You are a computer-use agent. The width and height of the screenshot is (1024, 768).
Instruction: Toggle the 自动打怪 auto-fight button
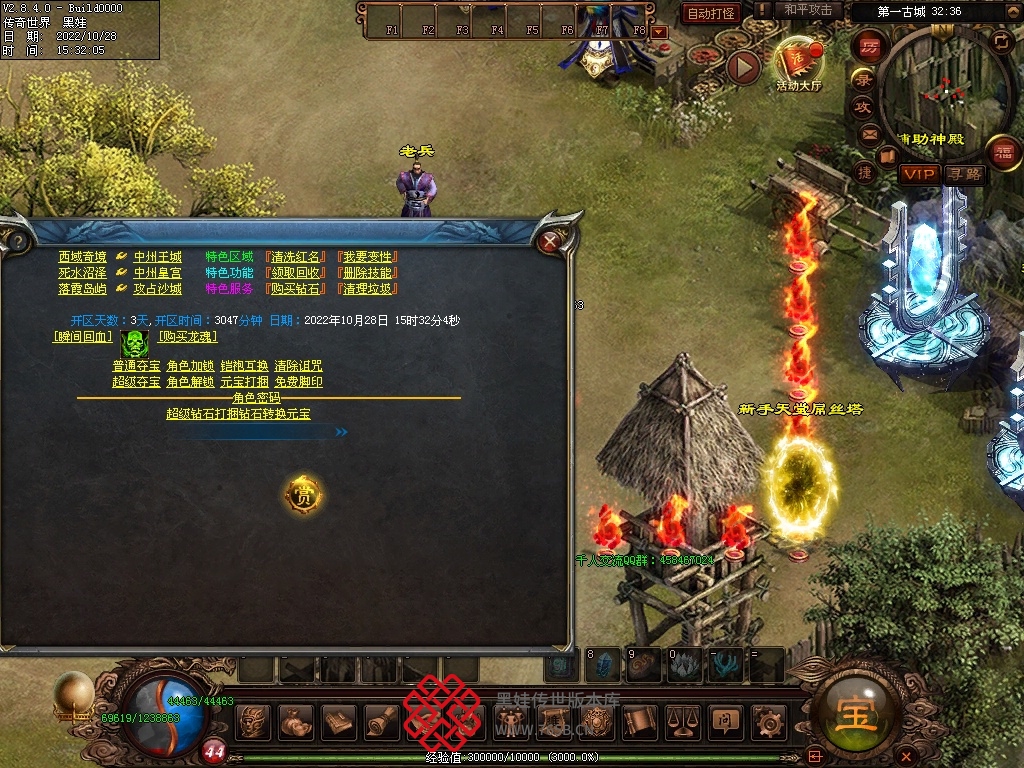tap(711, 13)
